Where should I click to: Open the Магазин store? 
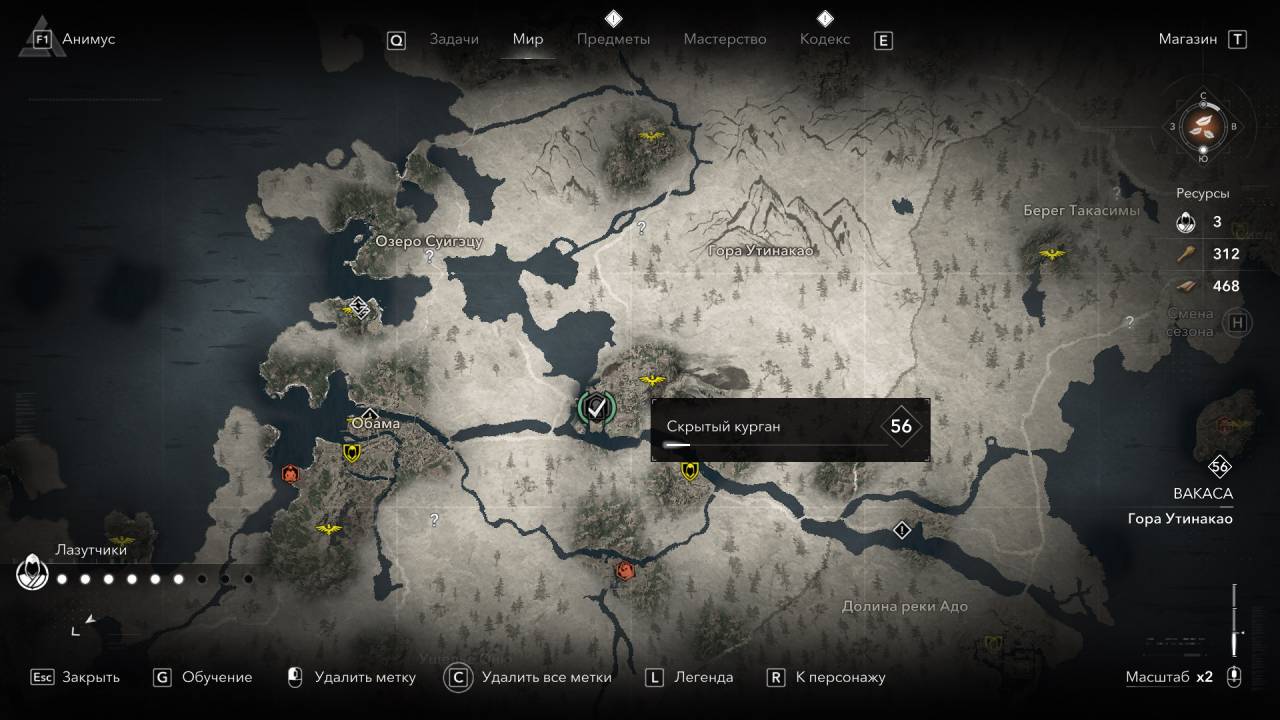(x=1188, y=39)
